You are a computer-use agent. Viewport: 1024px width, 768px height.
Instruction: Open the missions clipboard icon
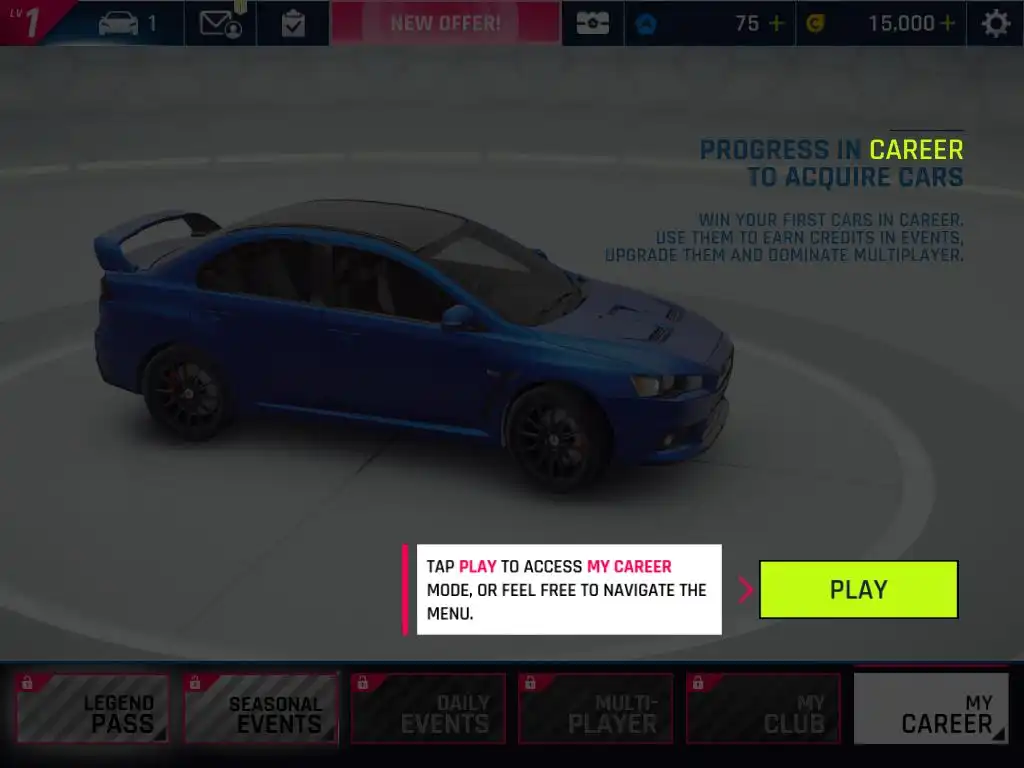click(x=293, y=23)
